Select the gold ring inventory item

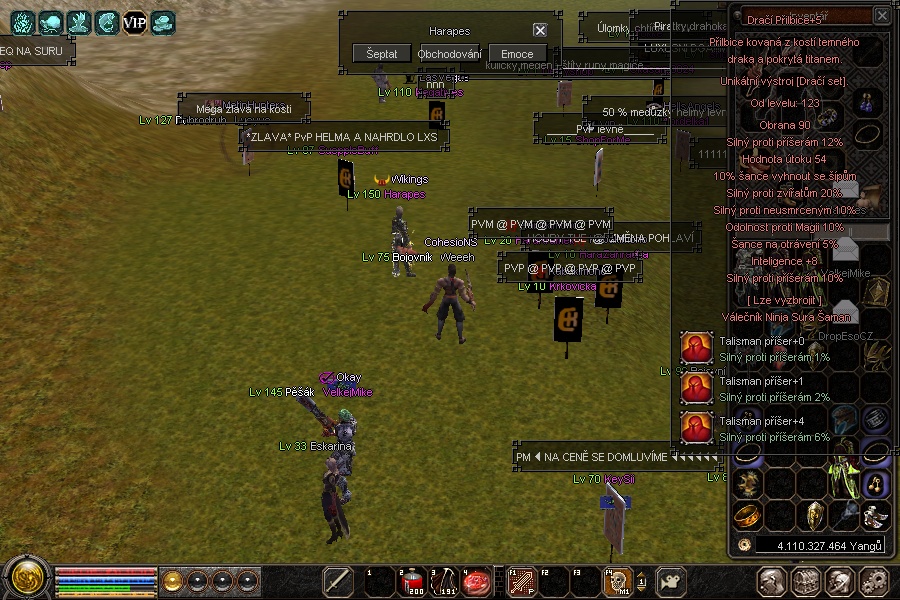(x=746, y=515)
